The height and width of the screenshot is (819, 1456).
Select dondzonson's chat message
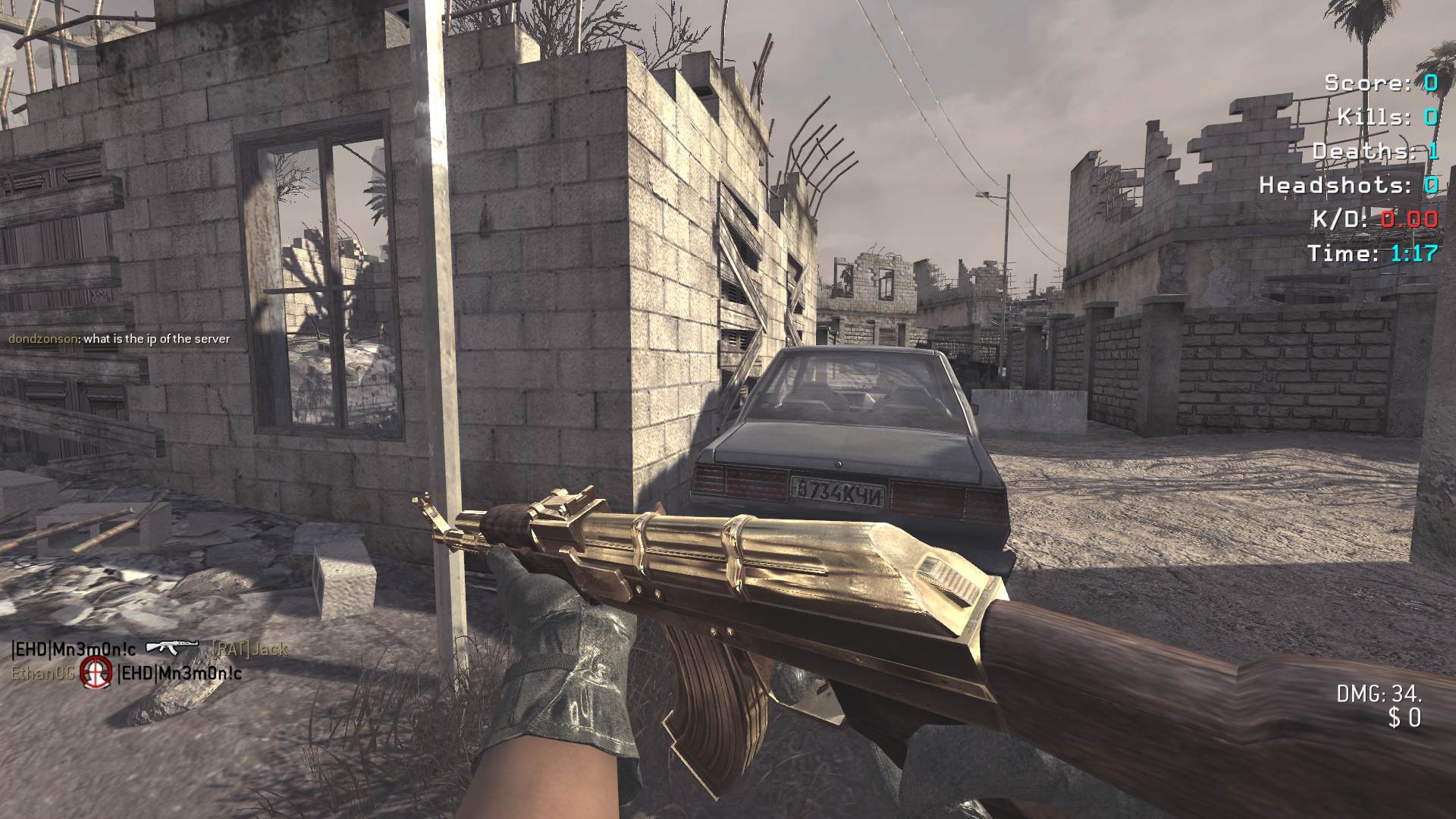click(119, 339)
